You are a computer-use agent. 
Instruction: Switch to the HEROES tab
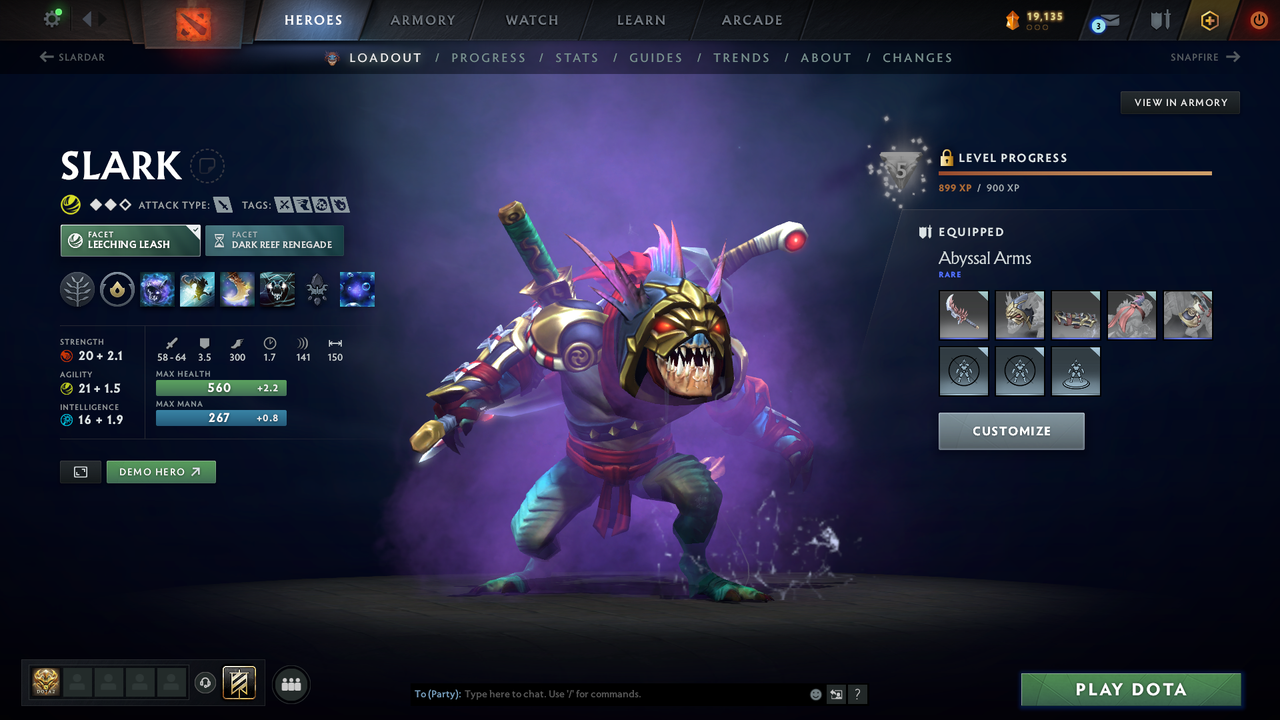click(x=313, y=19)
